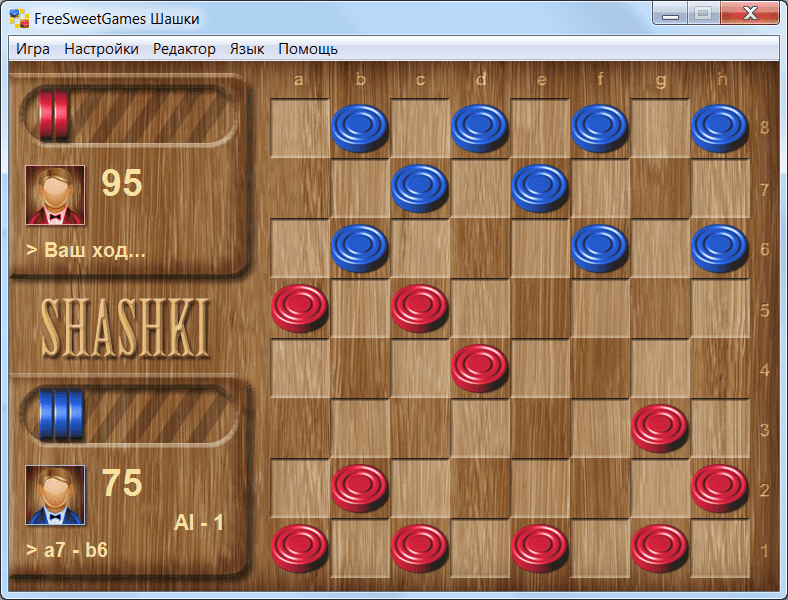The width and height of the screenshot is (788, 600).
Task: Click the red player avatar portrait
Action: (x=55, y=194)
